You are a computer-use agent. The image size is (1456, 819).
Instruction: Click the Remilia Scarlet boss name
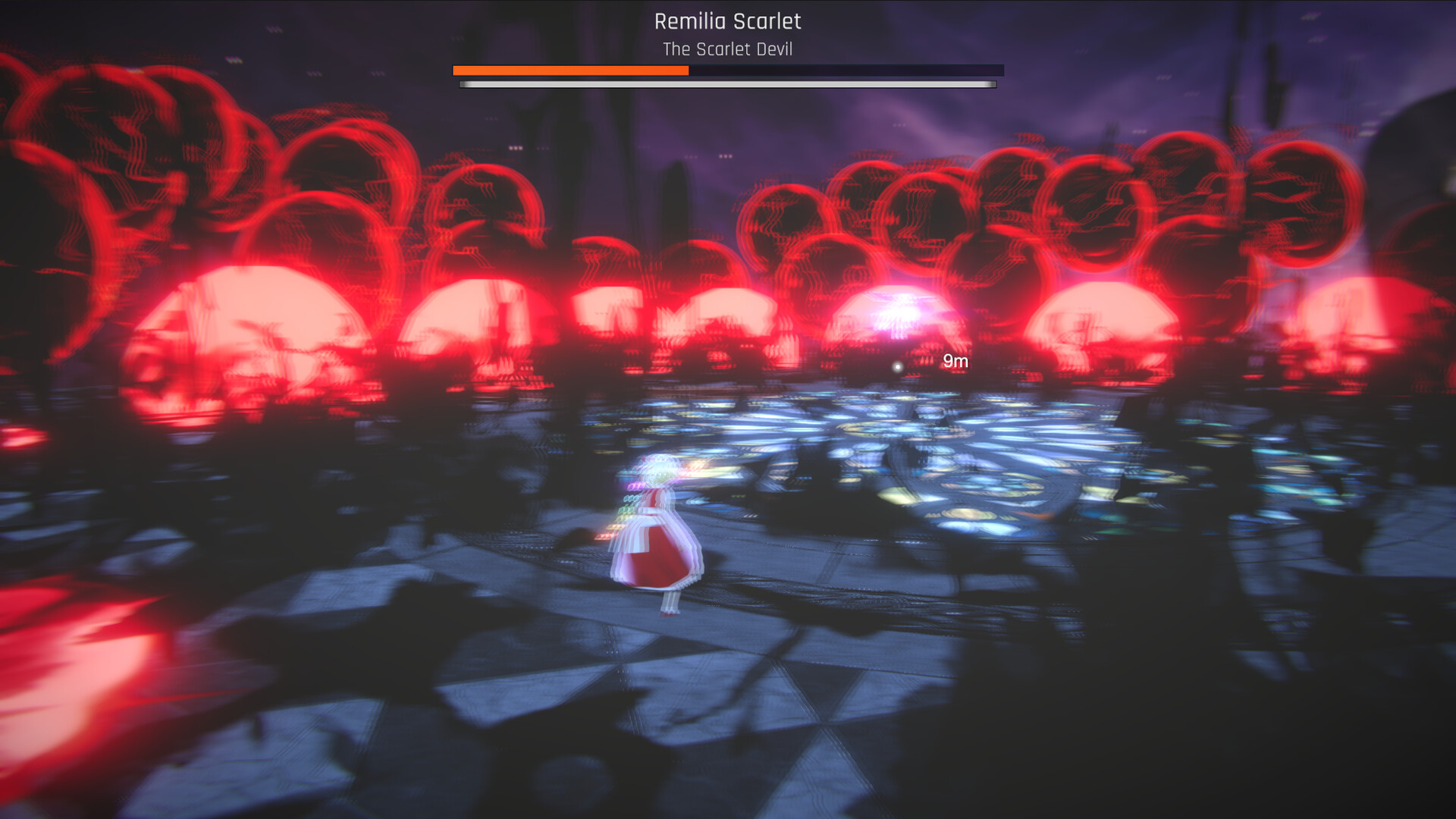coord(727,22)
